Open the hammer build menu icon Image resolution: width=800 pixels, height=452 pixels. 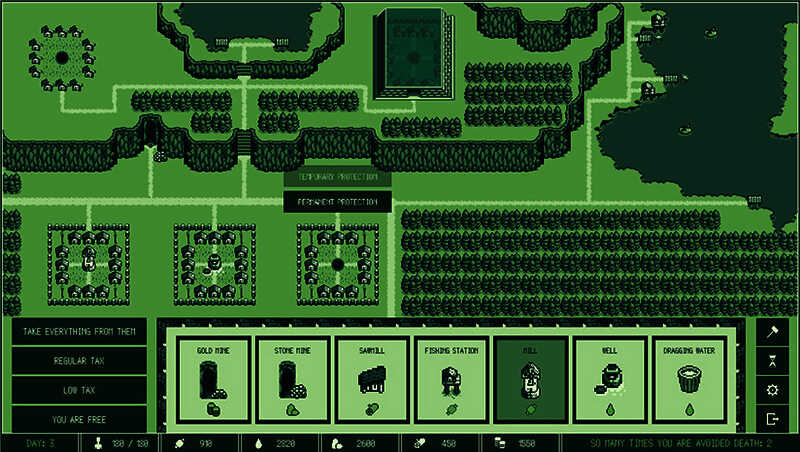[x=772, y=331]
